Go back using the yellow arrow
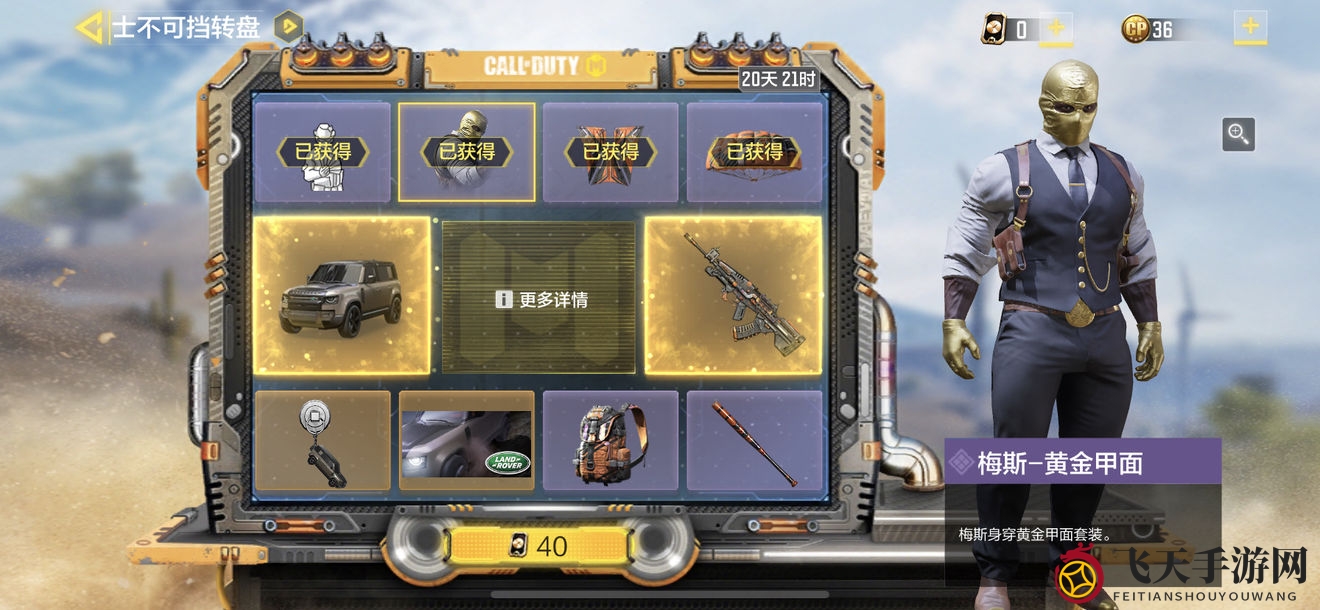Image resolution: width=1320 pixels, height=610 pixels. point(89,27)
